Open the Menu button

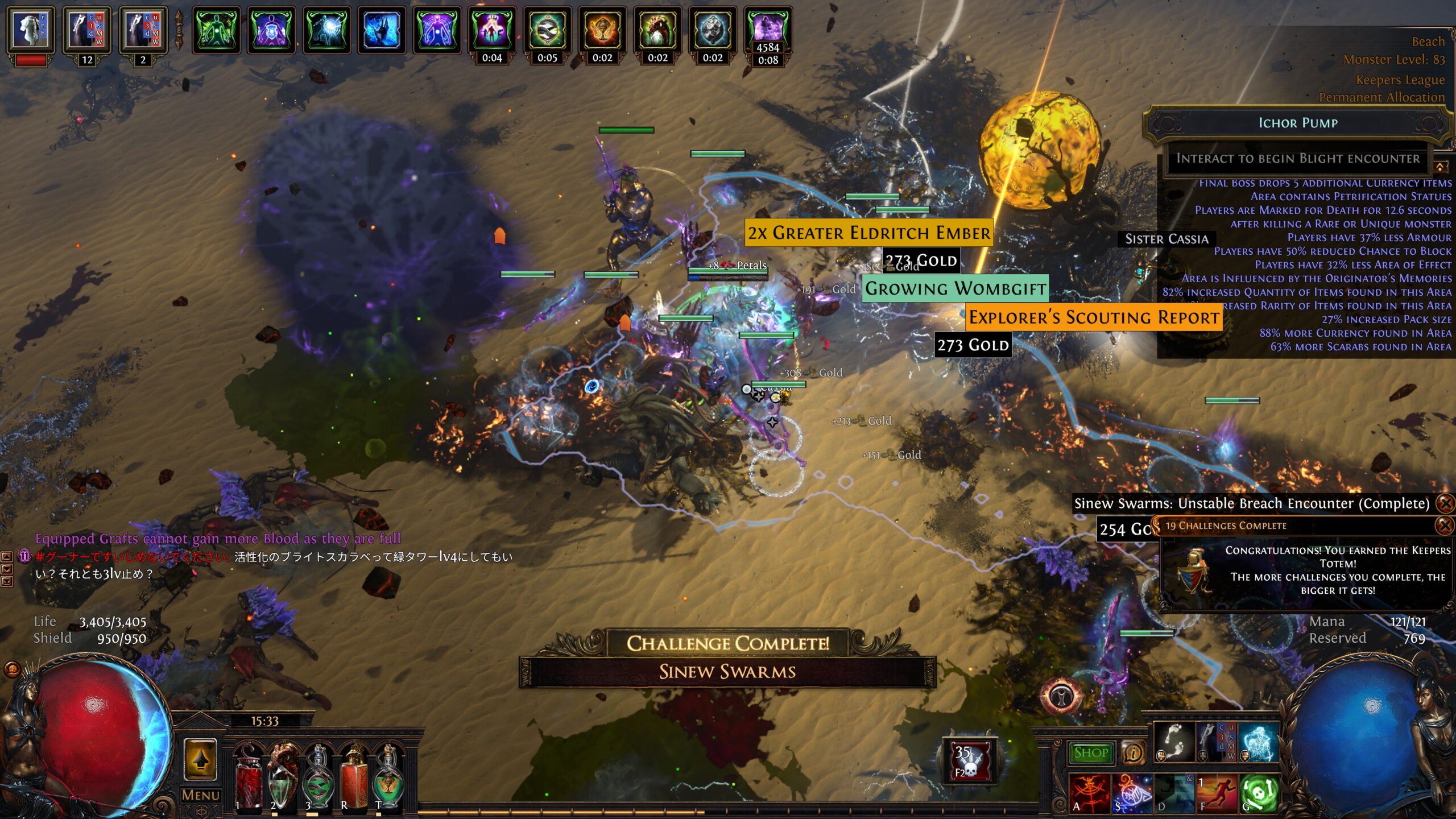[200, 795]
